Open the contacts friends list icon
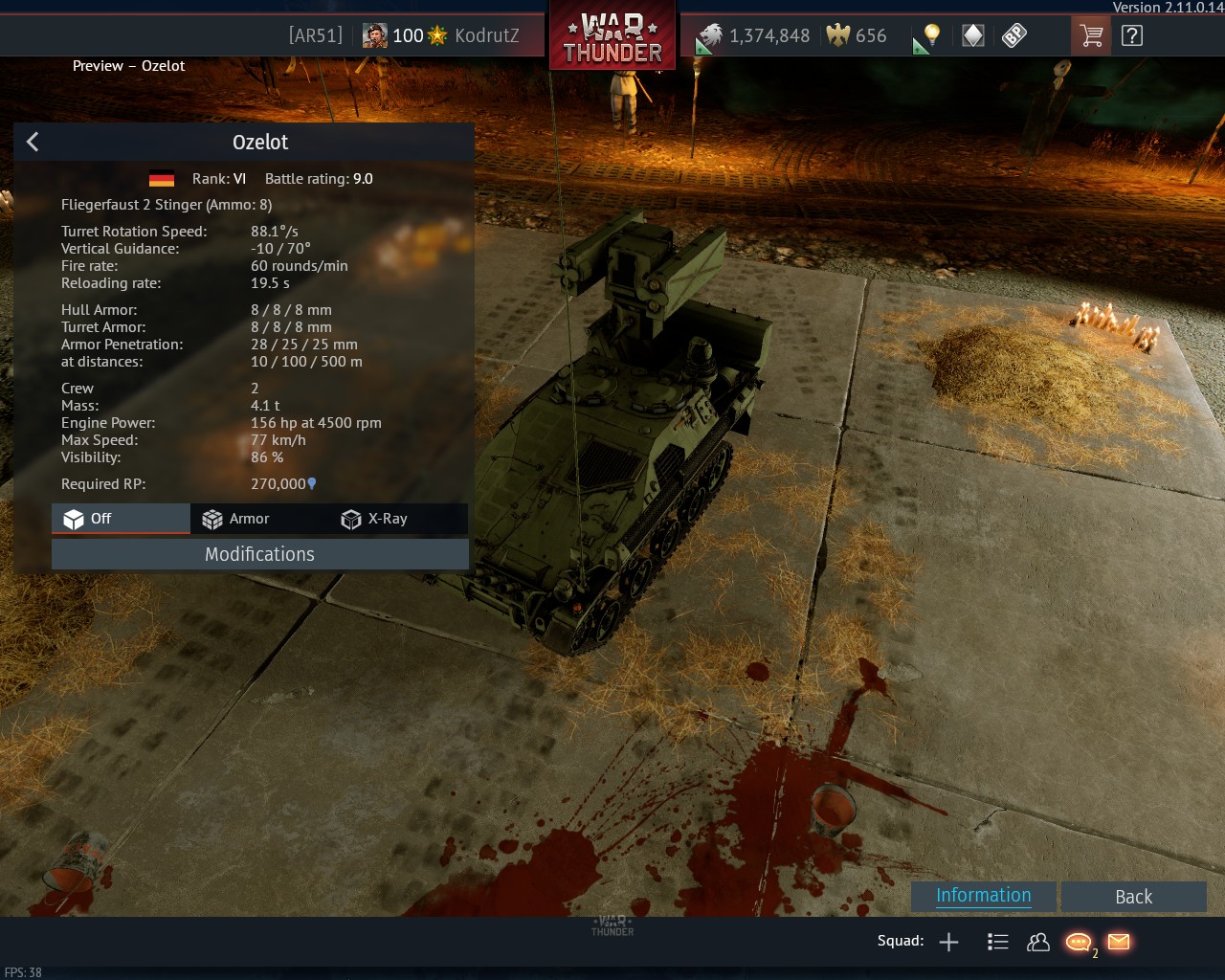The image size is (1225, 980). [1037, 942]
